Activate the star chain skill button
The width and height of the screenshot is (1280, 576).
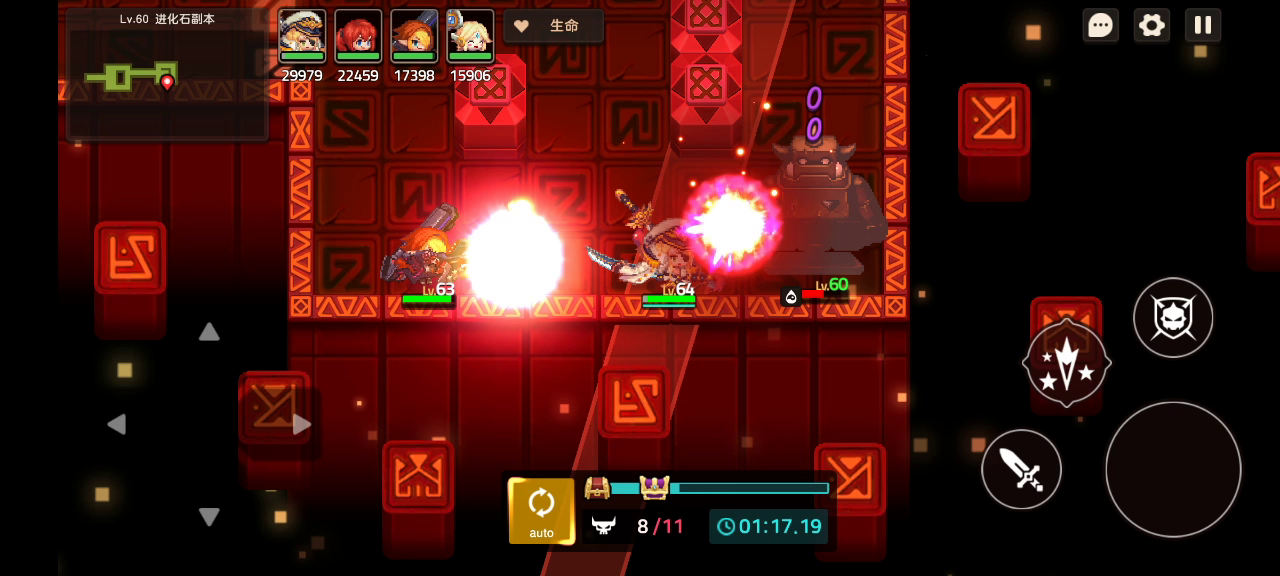click(x=1066, y=363)
